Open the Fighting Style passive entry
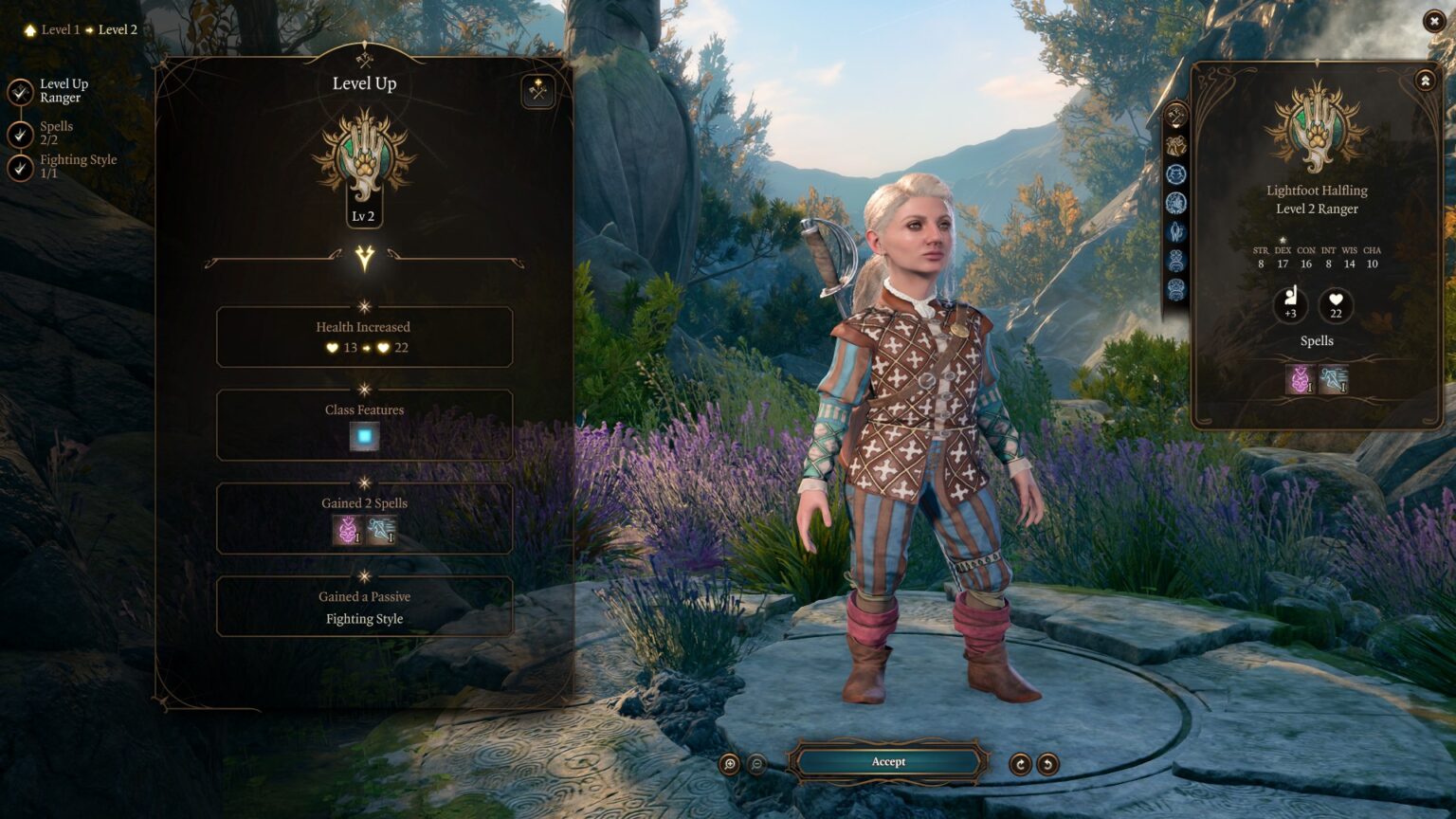This screenshot has width=1456, height=819. [x=364, y=619]
